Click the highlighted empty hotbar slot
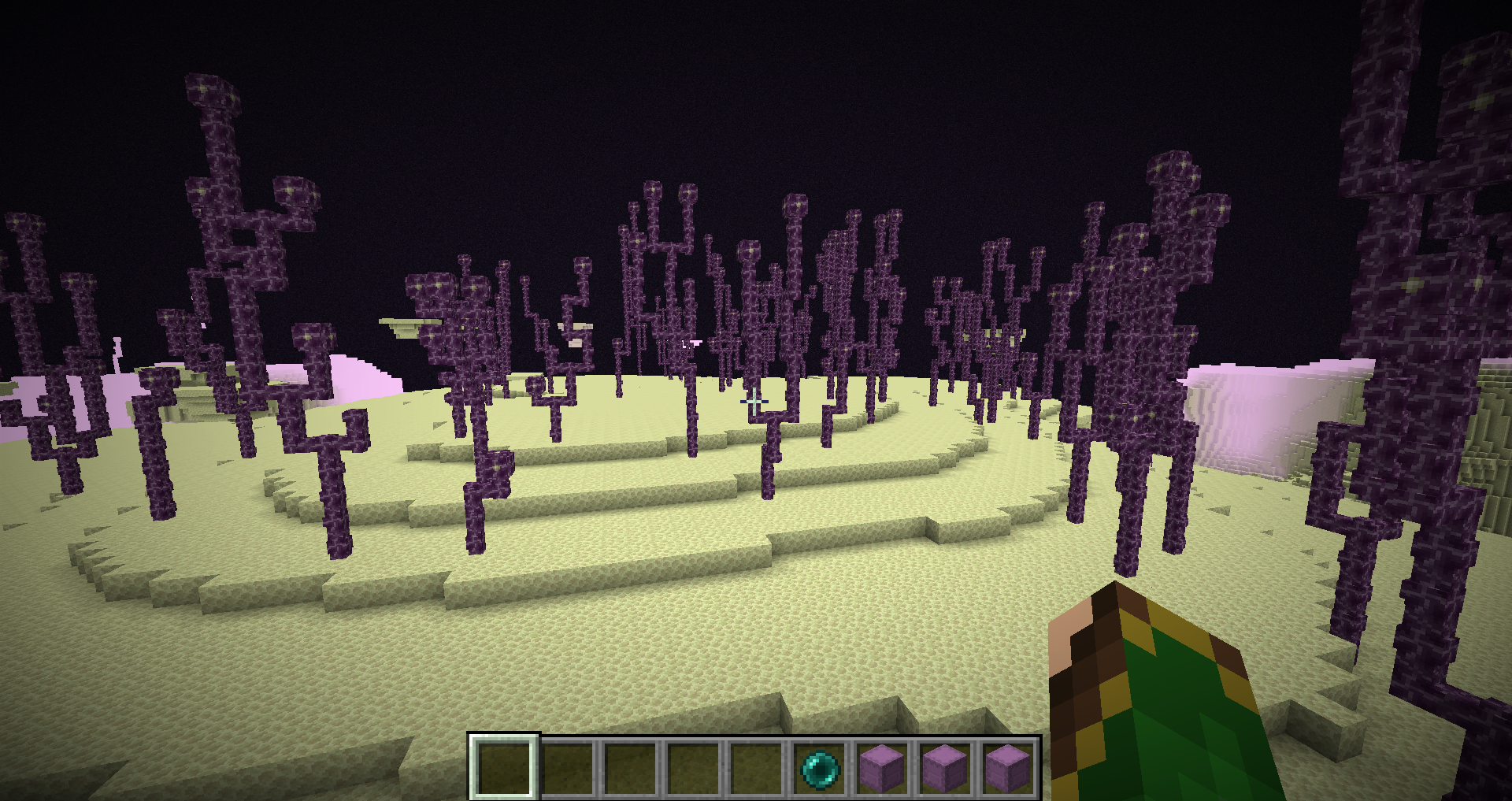This screenshot has width=1512, height=801. 504,767
